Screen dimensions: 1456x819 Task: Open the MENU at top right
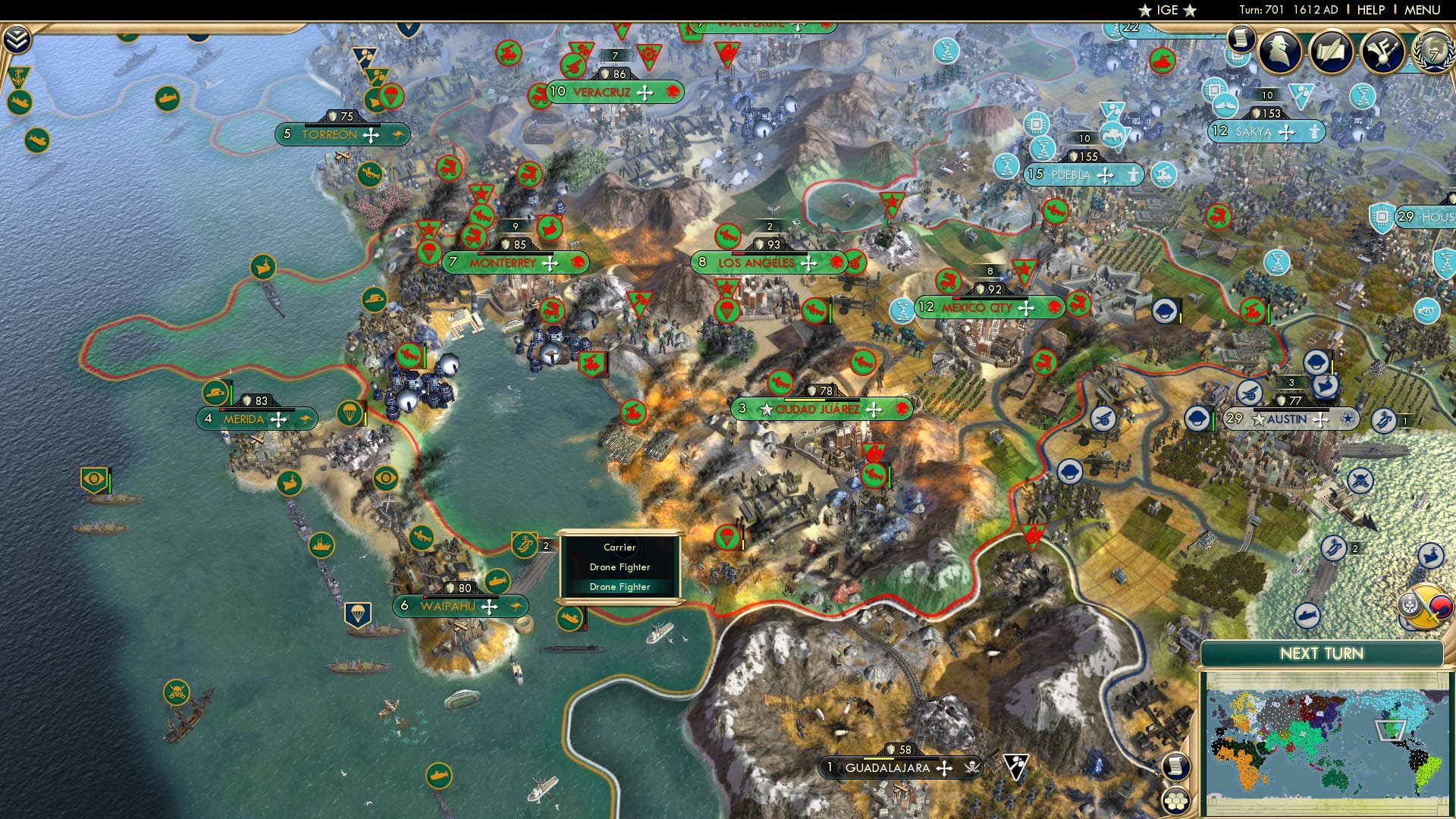click(x=1423, y=10)
